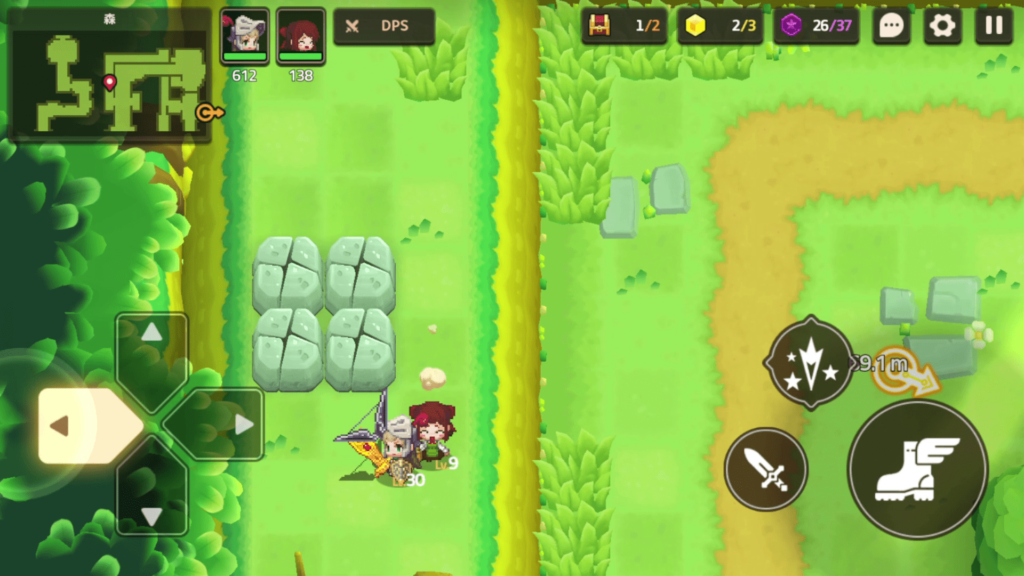Open the gear settings menu
The image size is (1024, 576).
click(x=942, y=26)
